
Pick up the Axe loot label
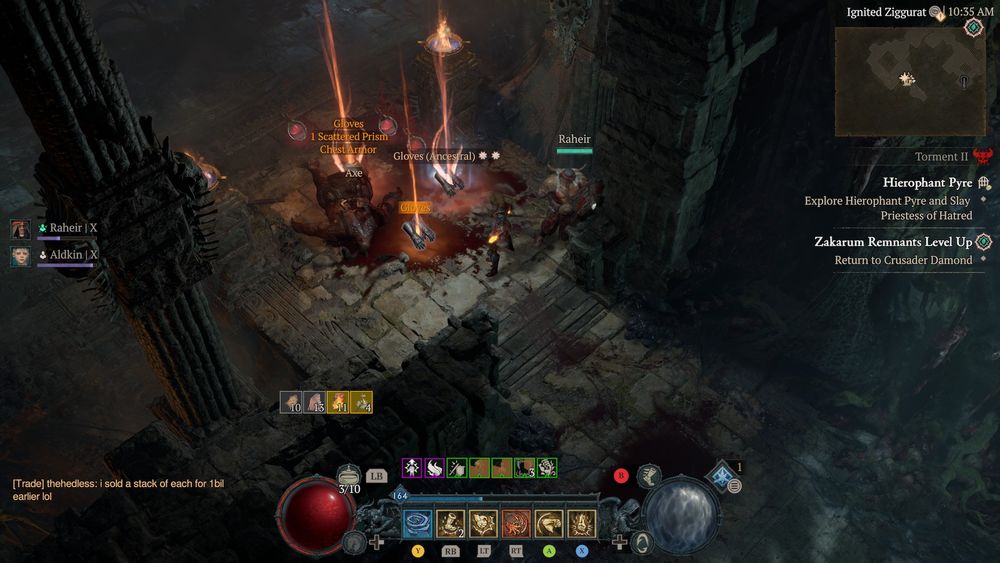[354, 173]
